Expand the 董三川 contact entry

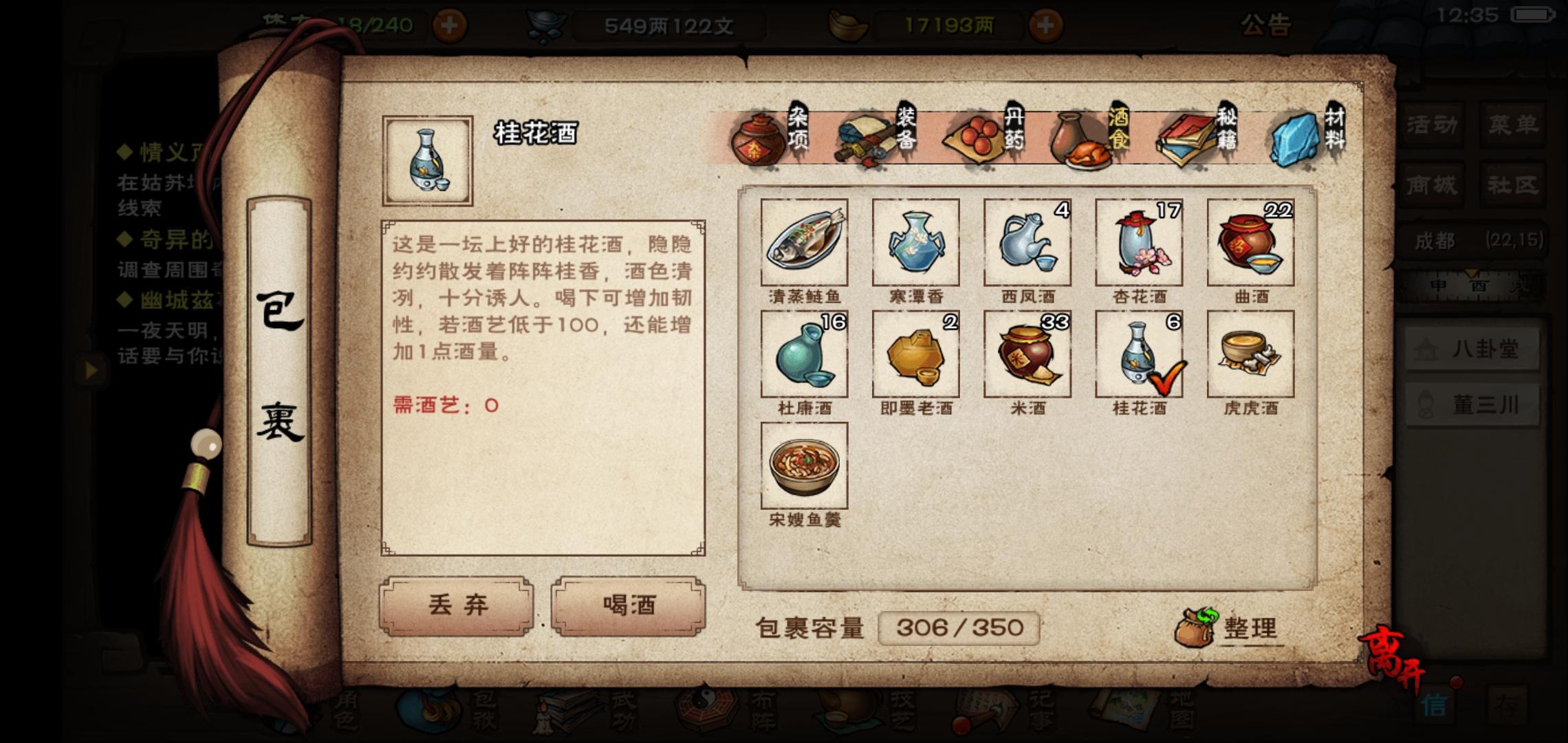click(1472, 405)
